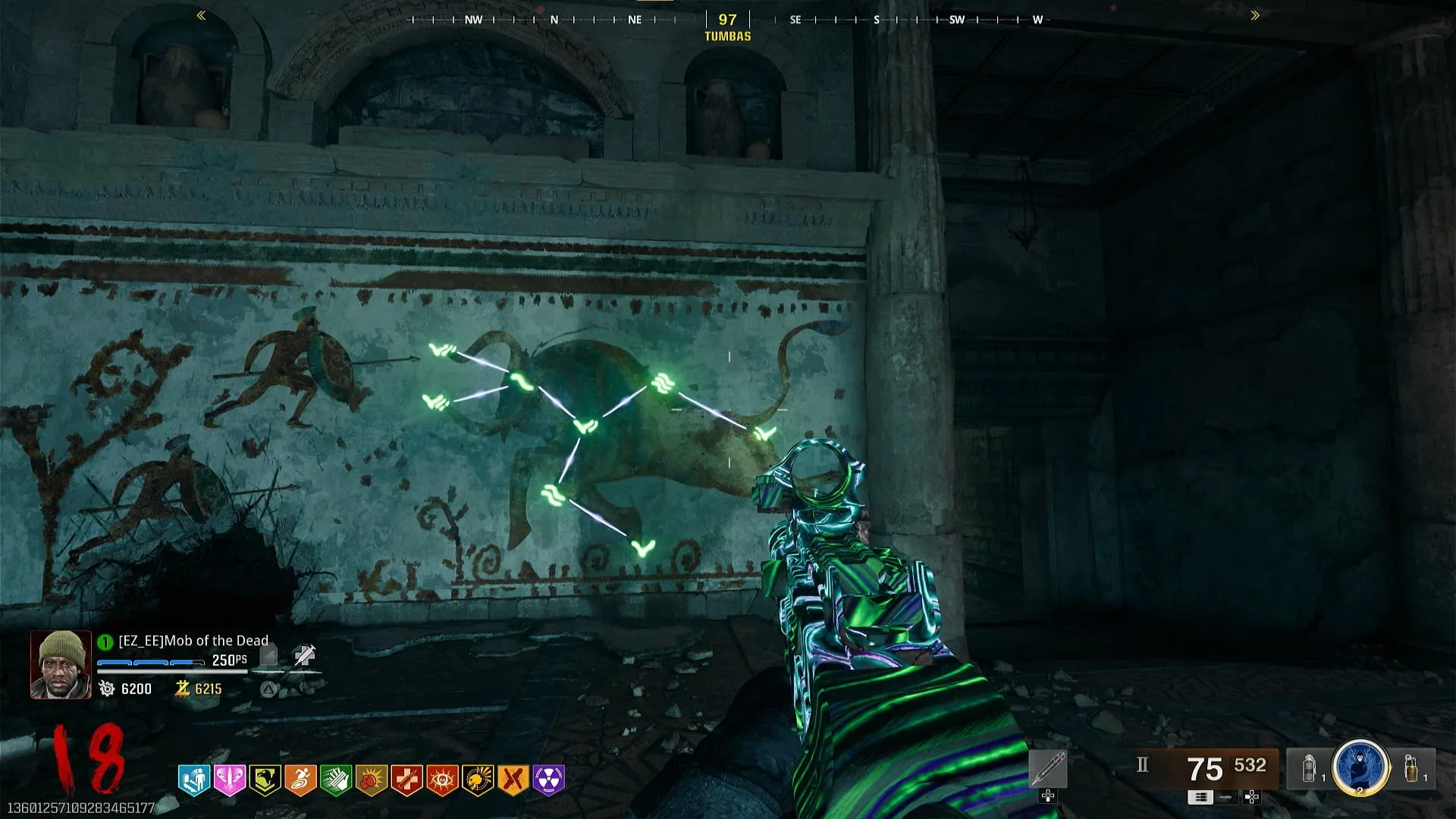This screenshot has height=819, width=1456.
Task: Select the yellow skull Deadshot perk icon
Action: tap(478, 779)
